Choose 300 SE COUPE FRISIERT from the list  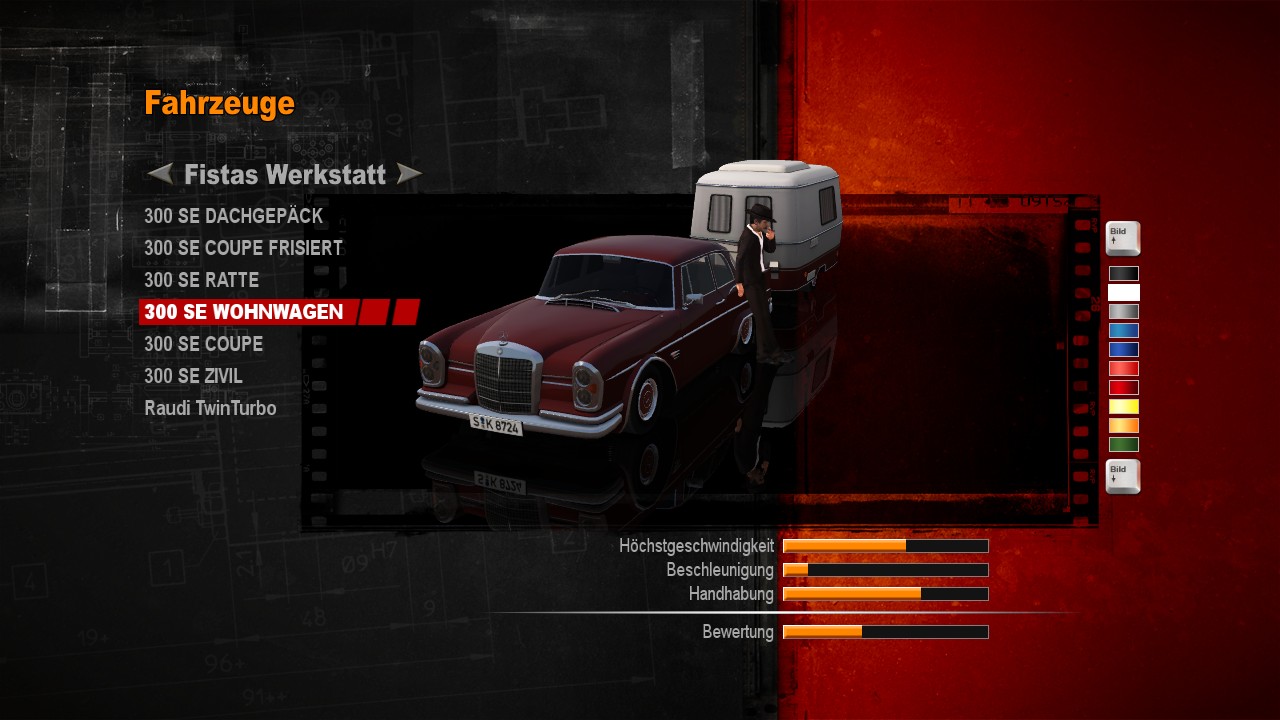243,248
